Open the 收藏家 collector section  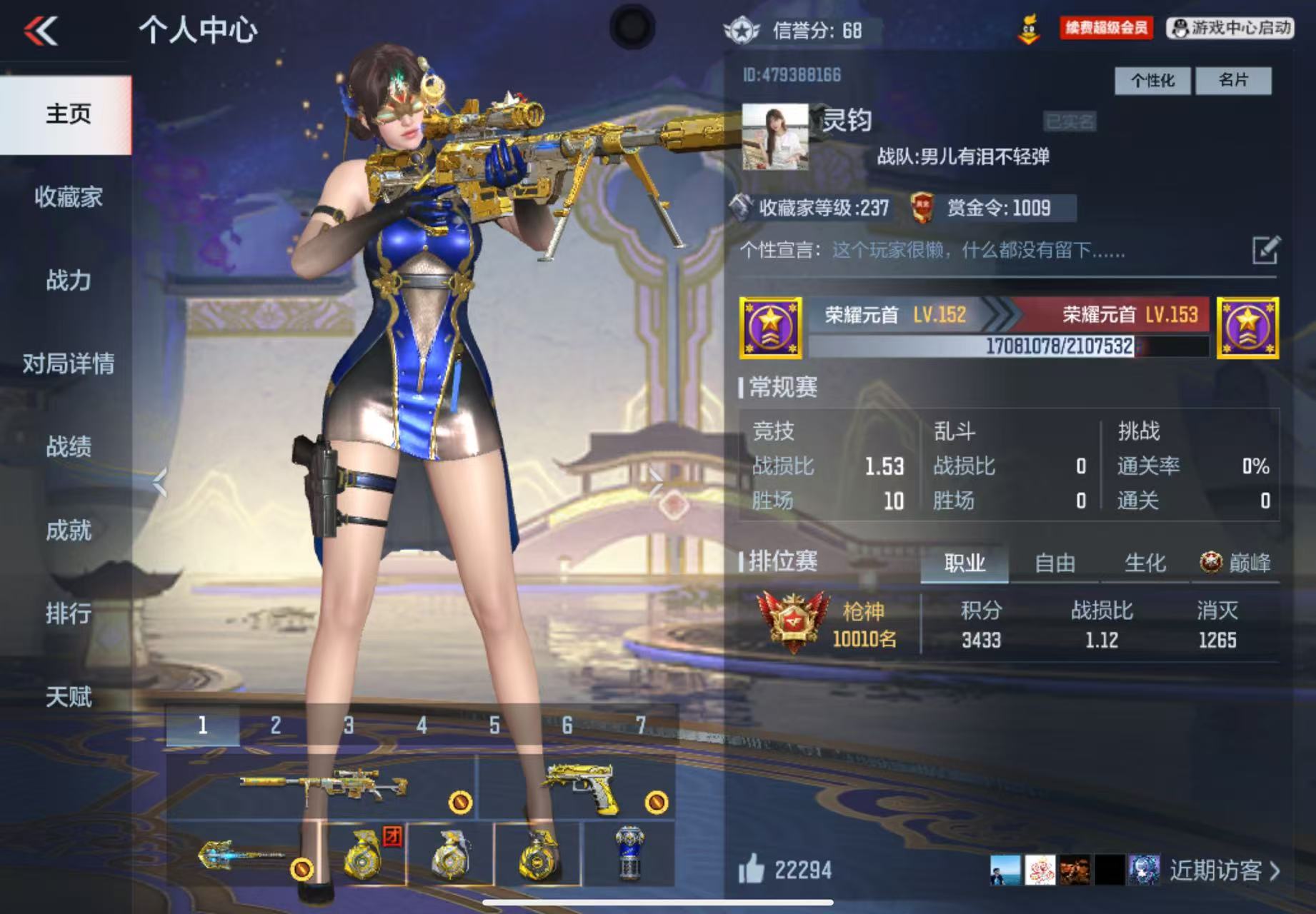tap(69, 197)
